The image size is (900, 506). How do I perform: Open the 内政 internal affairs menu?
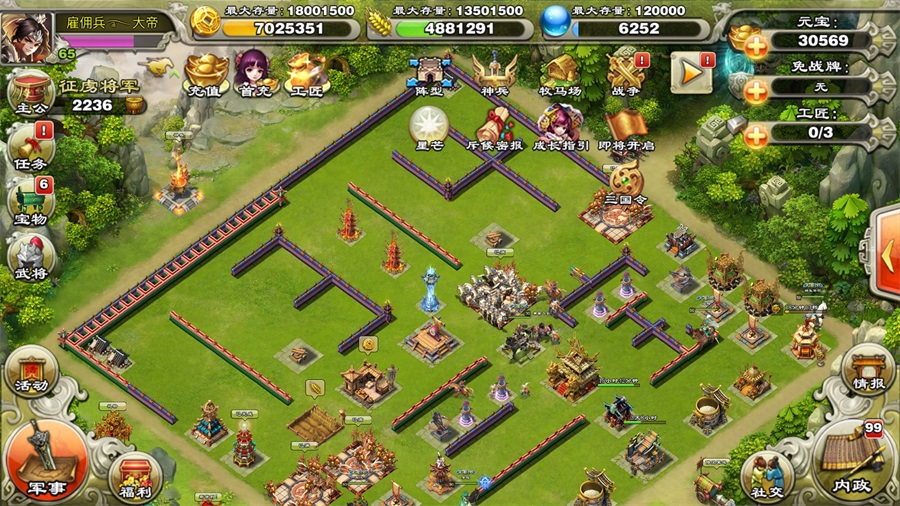pyautogui.click(x=851, y=457)
